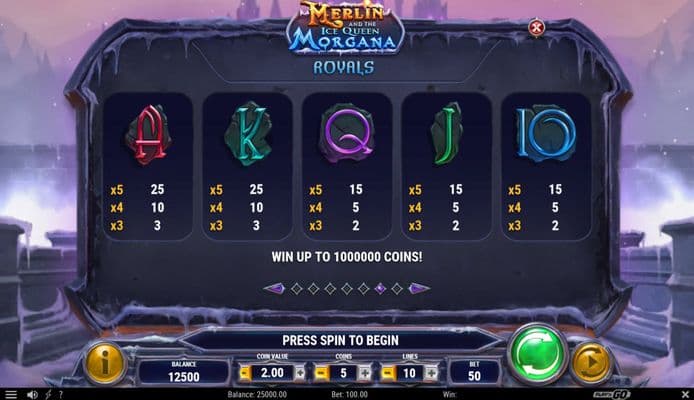
Task: Raise the number of coins
Action: pyautogui.click(x=365, y=373)
